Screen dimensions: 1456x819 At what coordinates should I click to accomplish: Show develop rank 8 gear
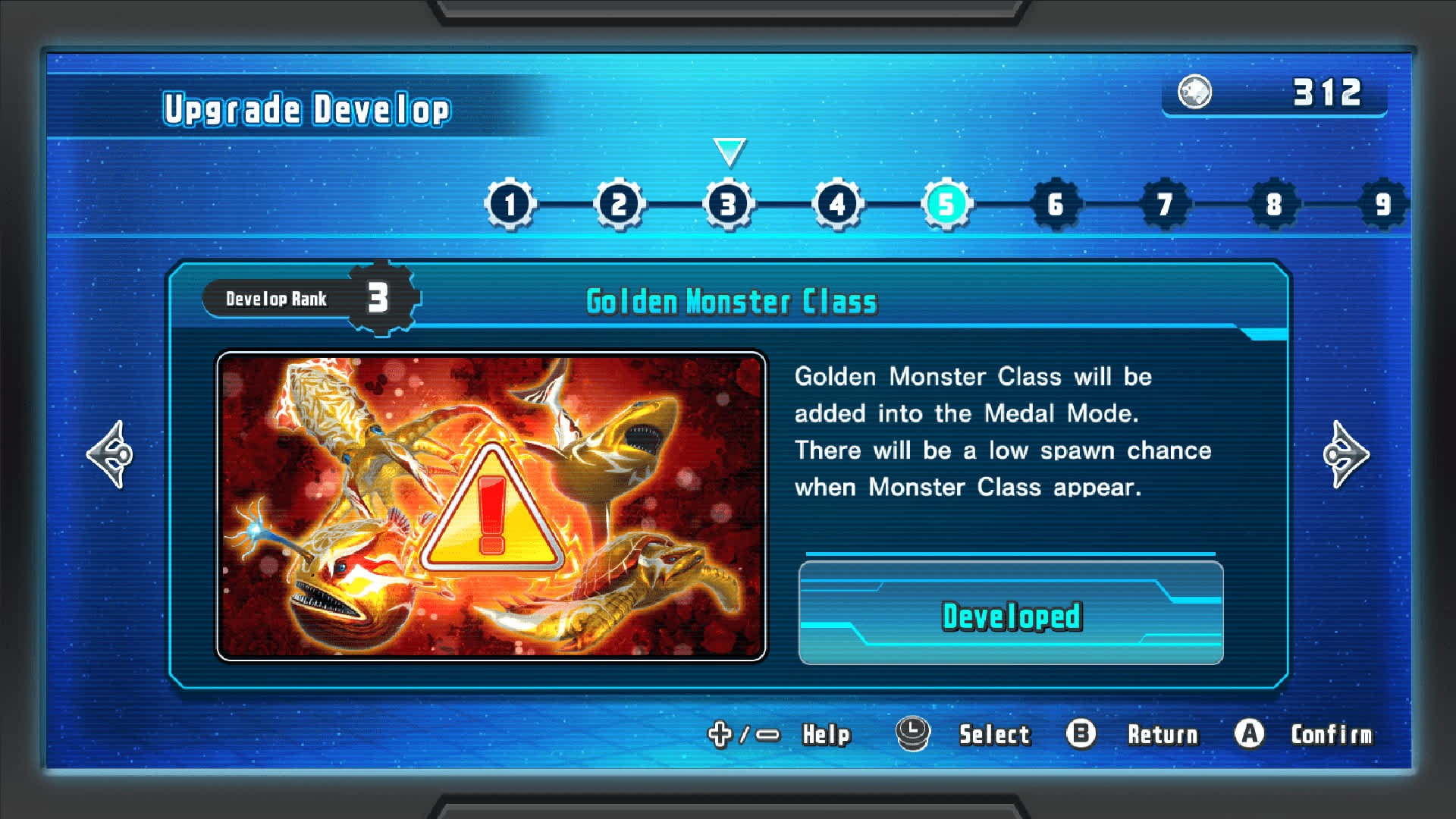[1274, 204]
